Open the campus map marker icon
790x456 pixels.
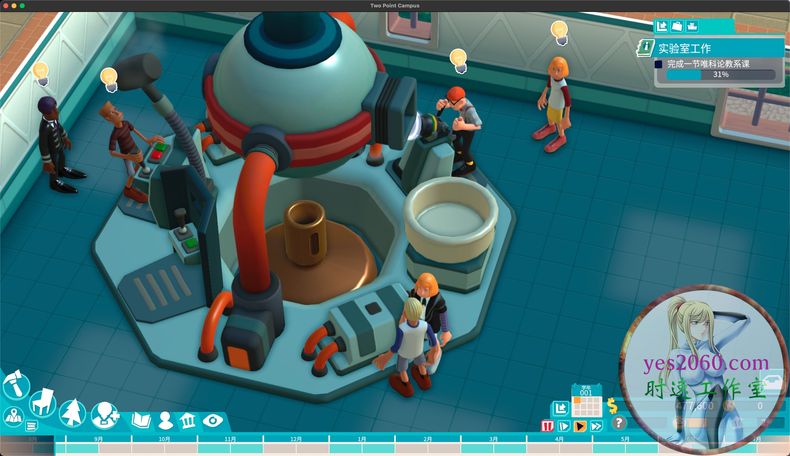[13, 417]
